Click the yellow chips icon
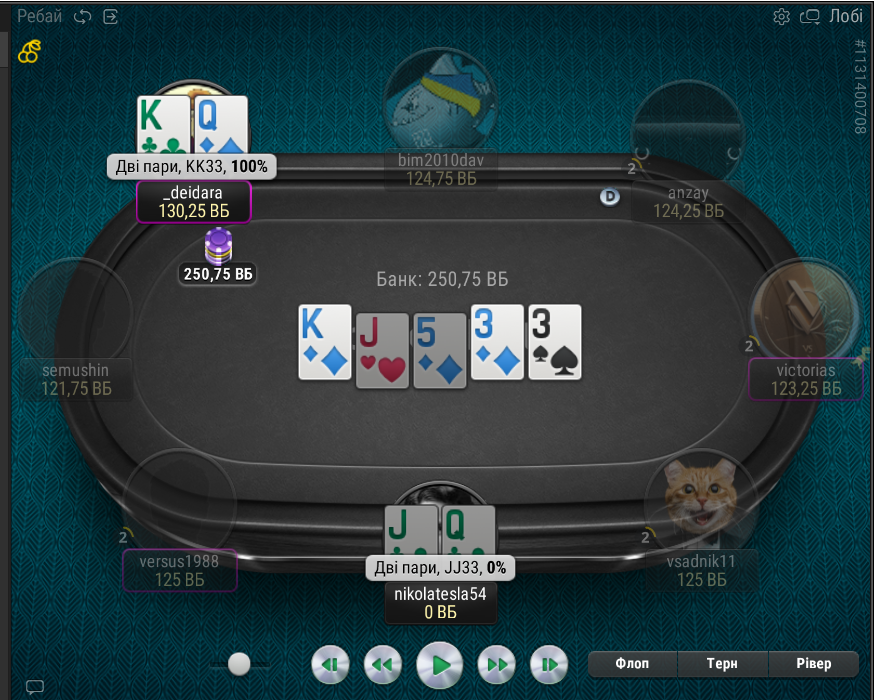The width and height of the screenshot is (874, 700). pos(30,50)
